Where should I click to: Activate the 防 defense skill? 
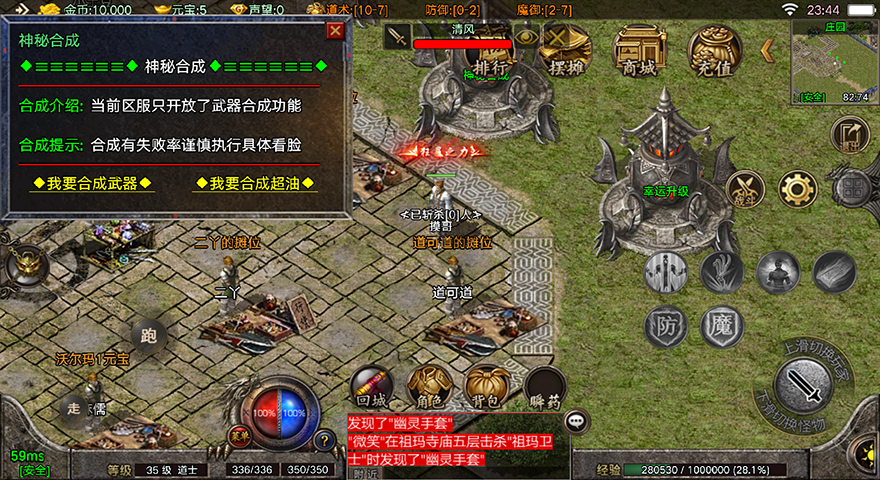pos(666,326)
